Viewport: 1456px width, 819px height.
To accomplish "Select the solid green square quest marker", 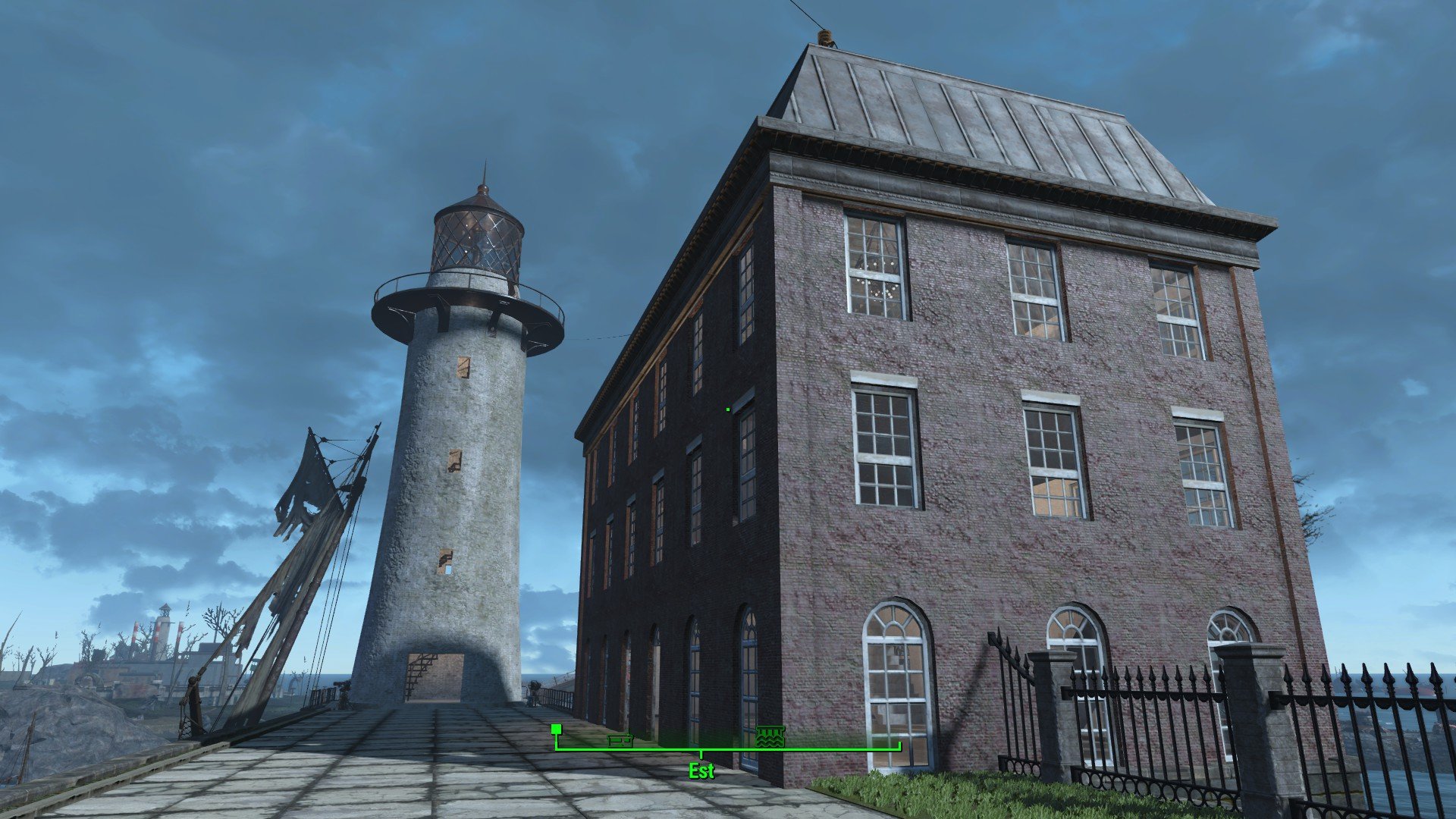I will point(556,729).
